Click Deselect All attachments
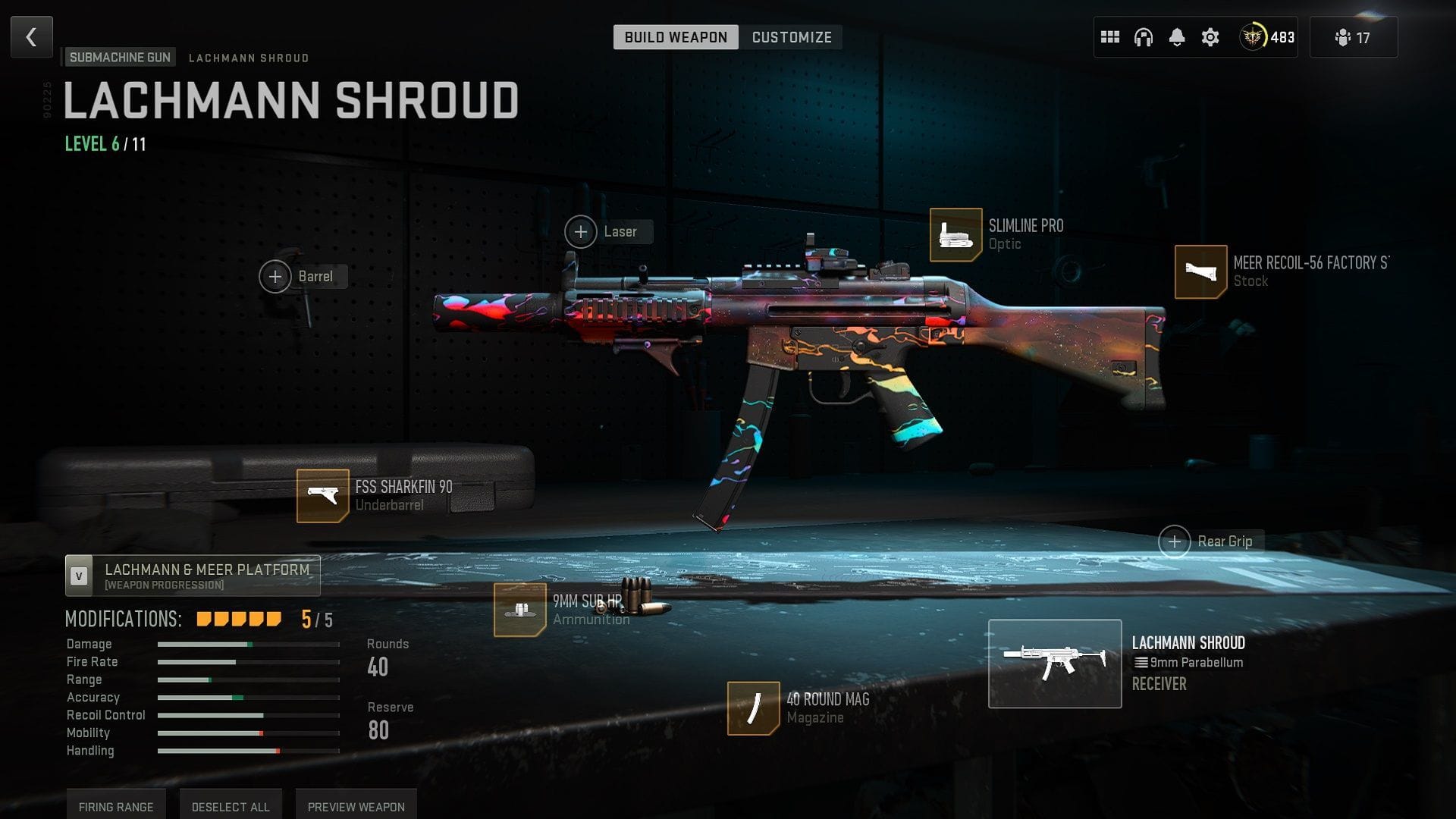Screen dimensions: 1456x819 (231, 806)
